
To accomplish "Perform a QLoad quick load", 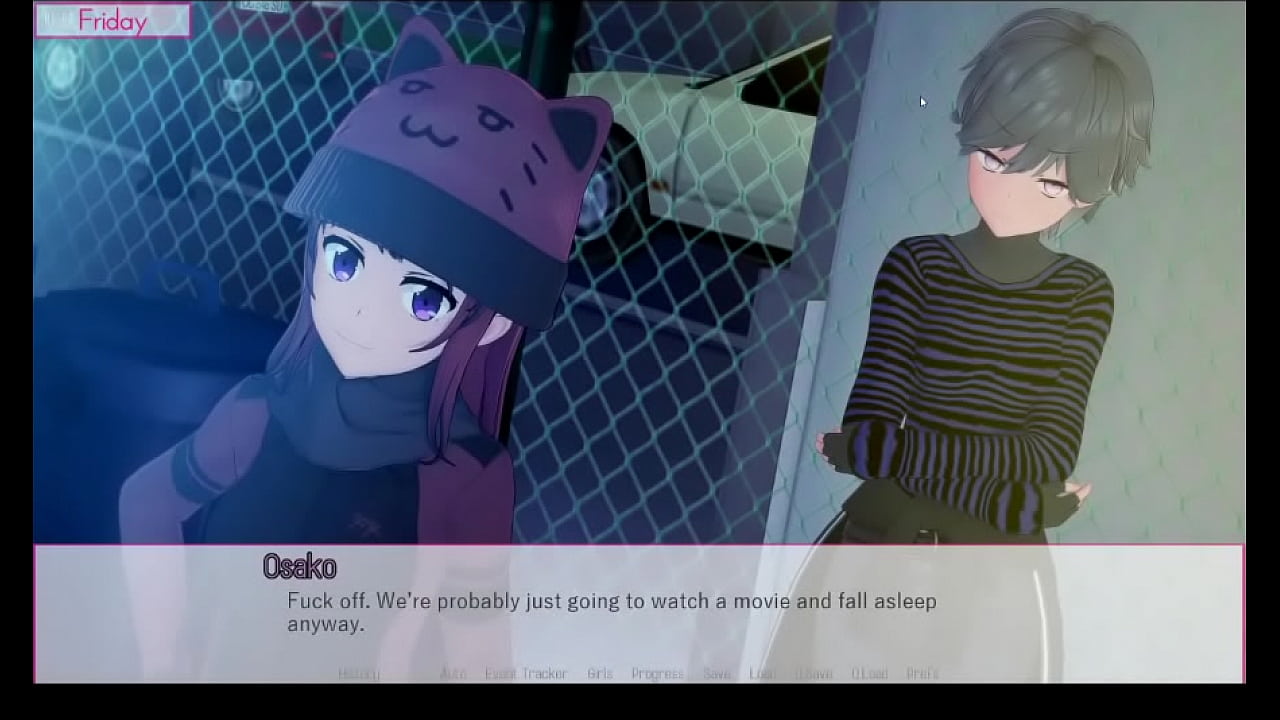I will point(868,673).
